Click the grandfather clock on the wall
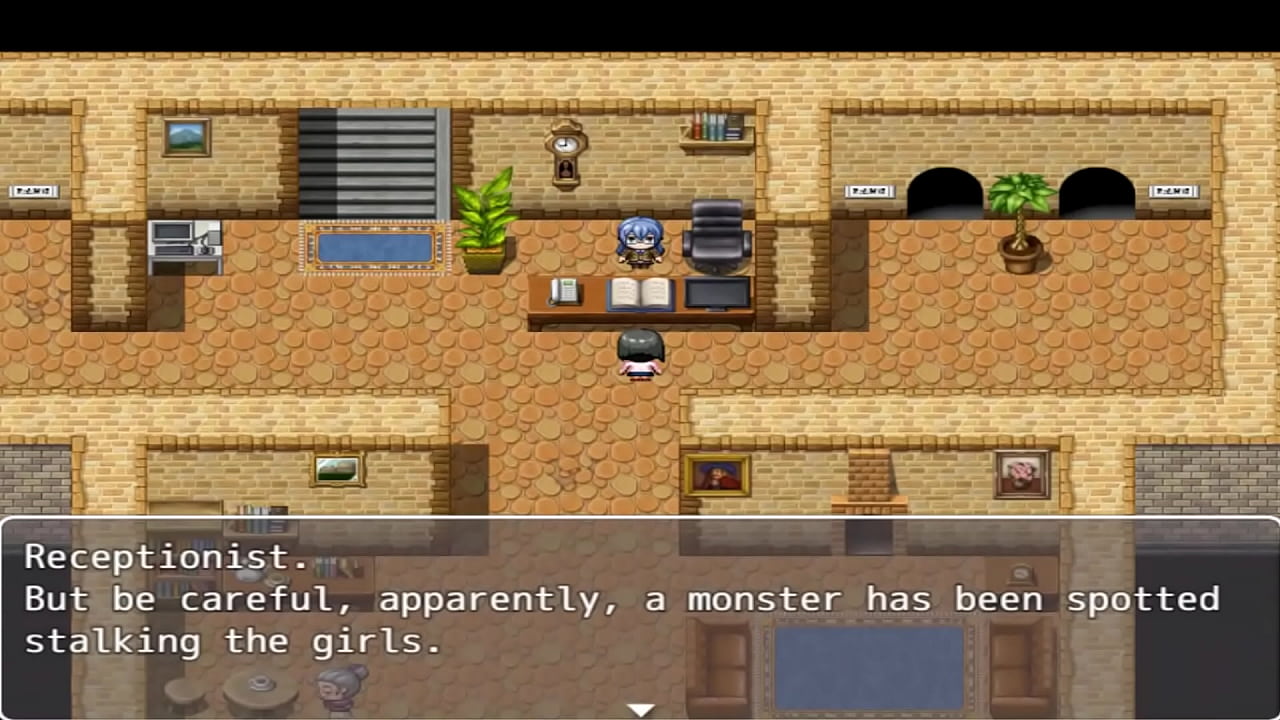Viewport: 1280px width, 720px height. tap(564, 150)
